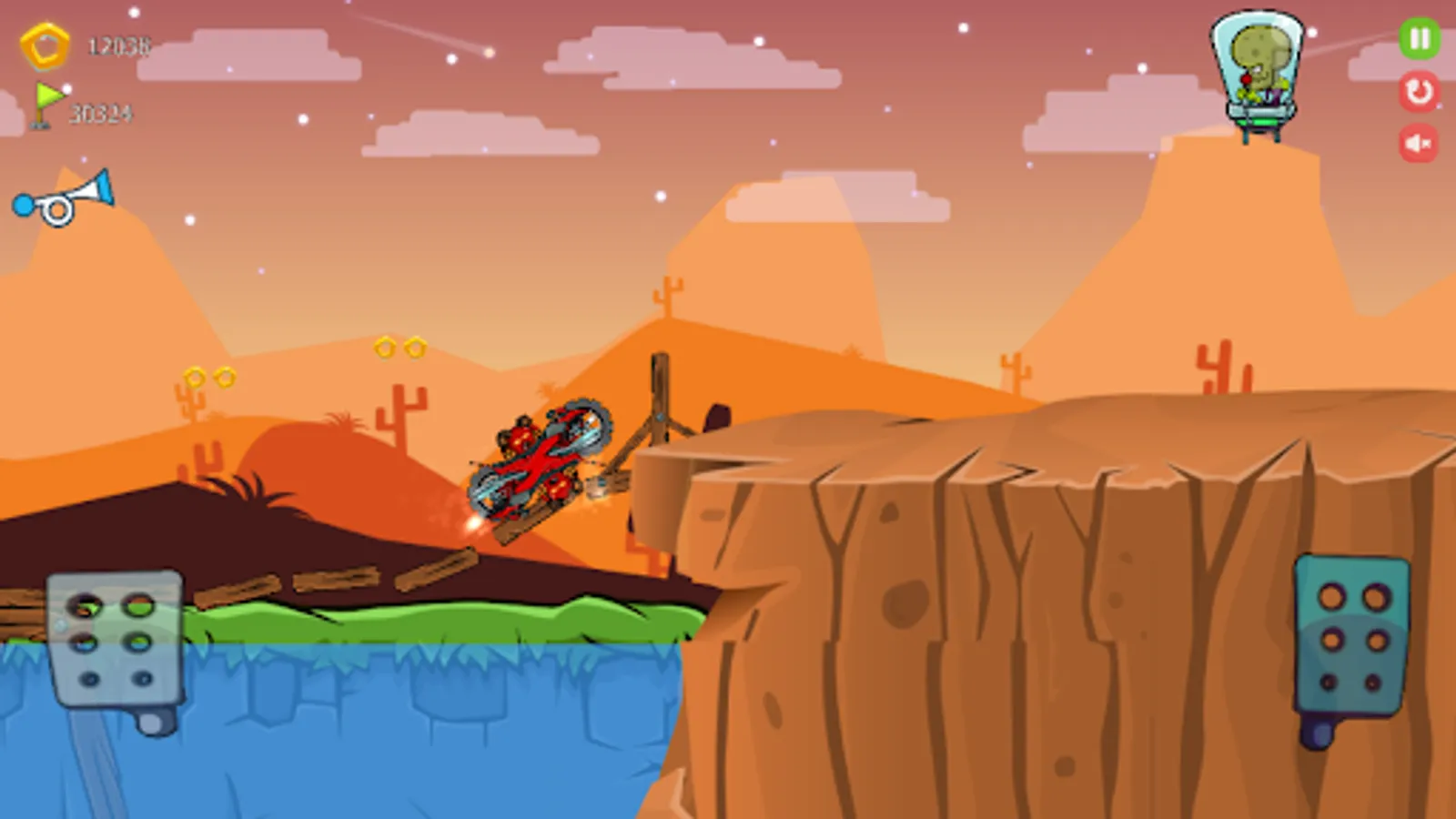Click the green flag distance icon
Screen dimensions: 1456x819
(x=47, y=100)
